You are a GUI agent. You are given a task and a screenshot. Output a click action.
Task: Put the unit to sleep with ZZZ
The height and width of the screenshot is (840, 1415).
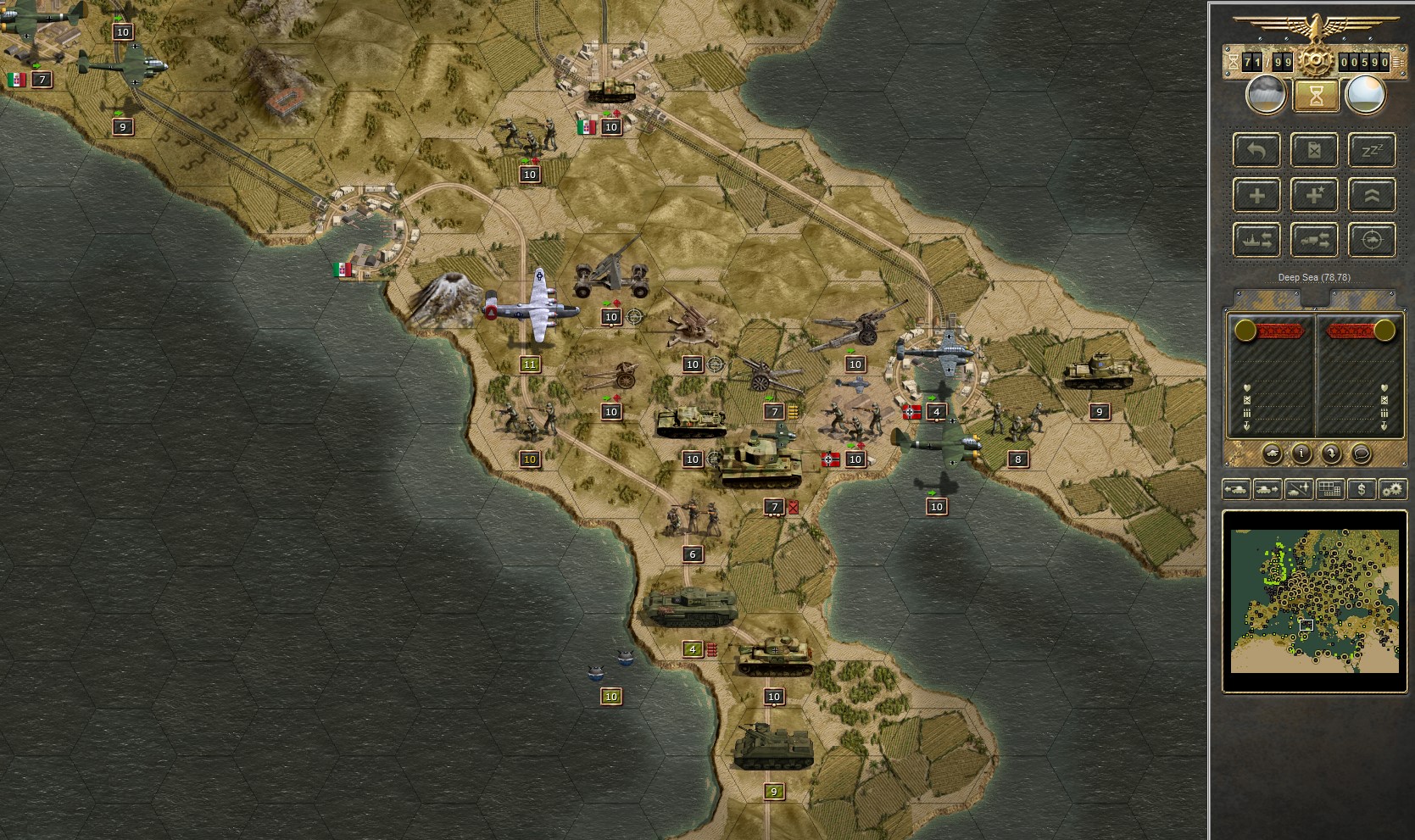point(1372,150)
